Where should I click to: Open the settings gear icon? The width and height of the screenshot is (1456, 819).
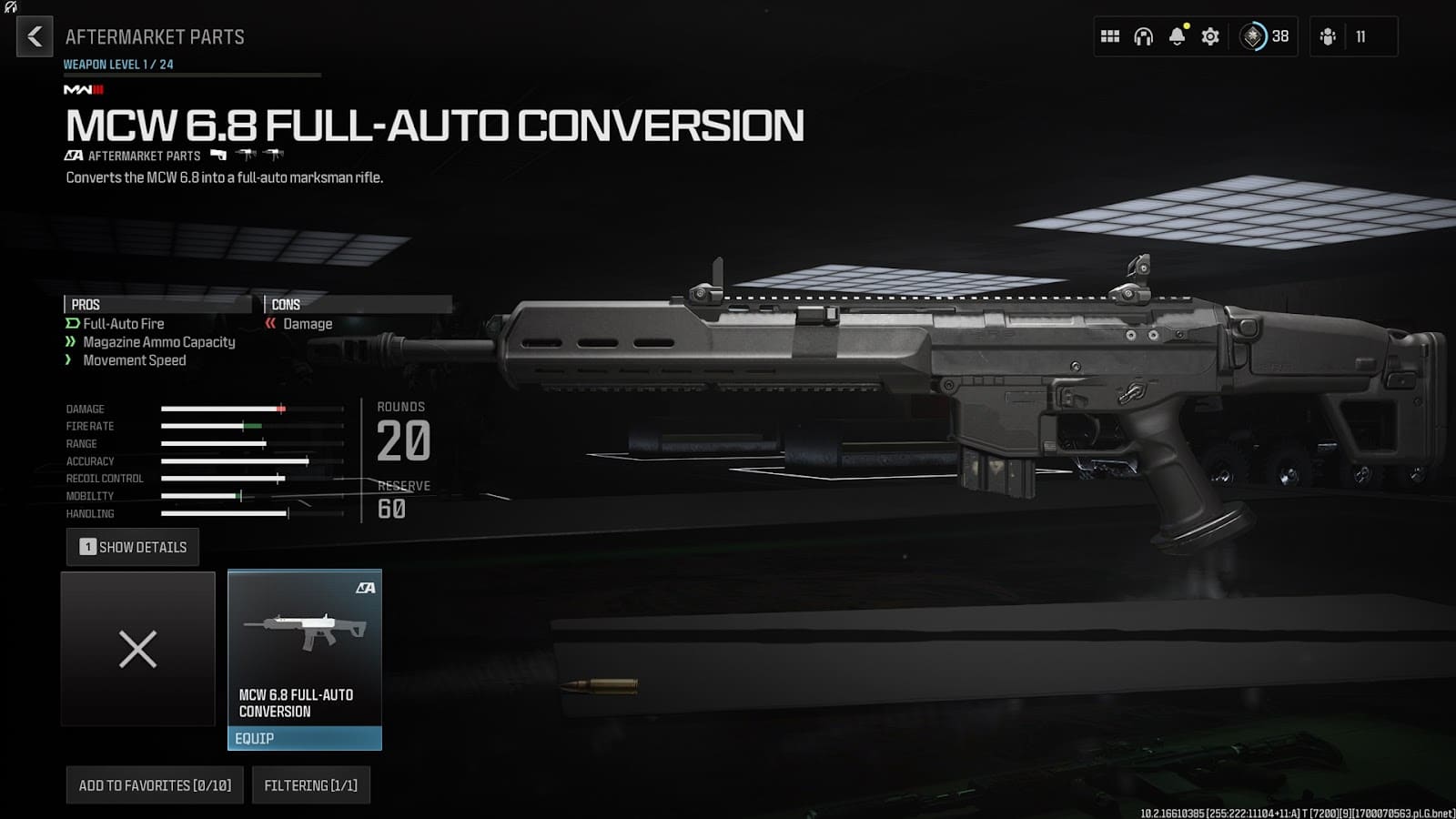click(1210, 36)
